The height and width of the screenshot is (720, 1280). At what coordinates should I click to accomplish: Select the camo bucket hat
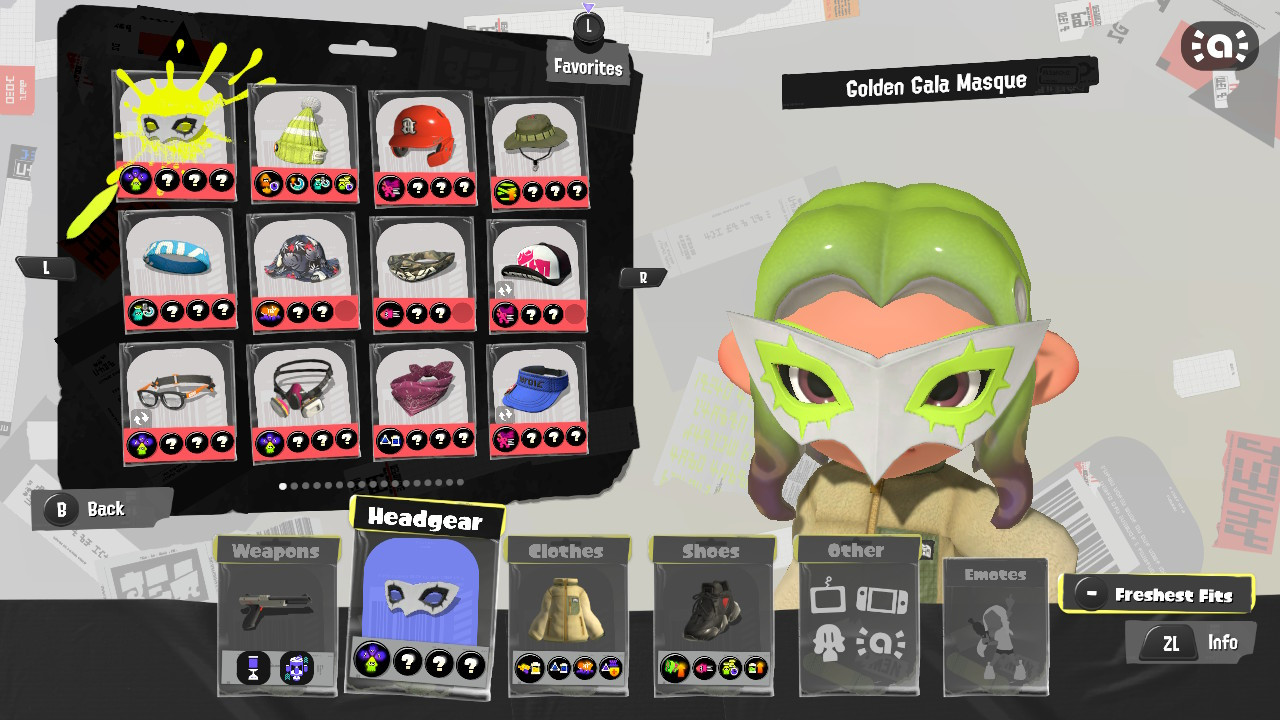point(538,135)
